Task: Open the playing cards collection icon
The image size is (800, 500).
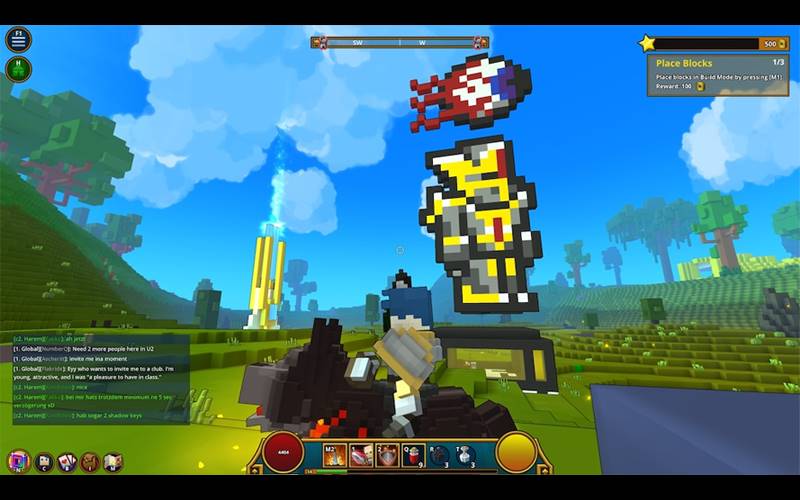Action: click(x=67, y=461)
